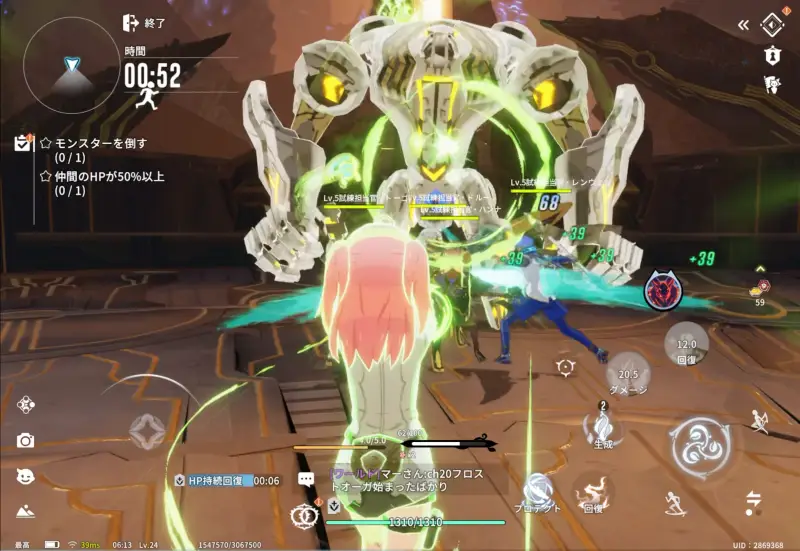Open the keyhole shield banner icon
Screen dimensions: 800x551
[771, 56]
